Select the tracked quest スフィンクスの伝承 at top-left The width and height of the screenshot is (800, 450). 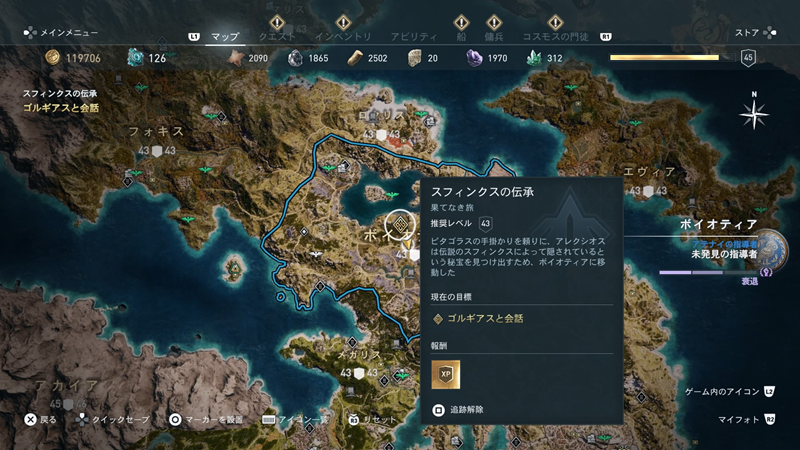click(x=60, y=93)
